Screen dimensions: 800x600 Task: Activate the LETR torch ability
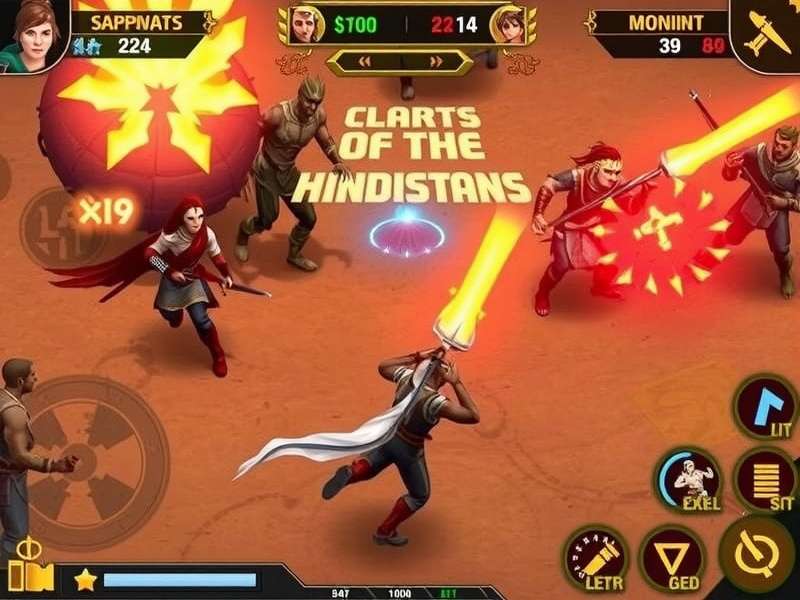(x=596, y=557)
